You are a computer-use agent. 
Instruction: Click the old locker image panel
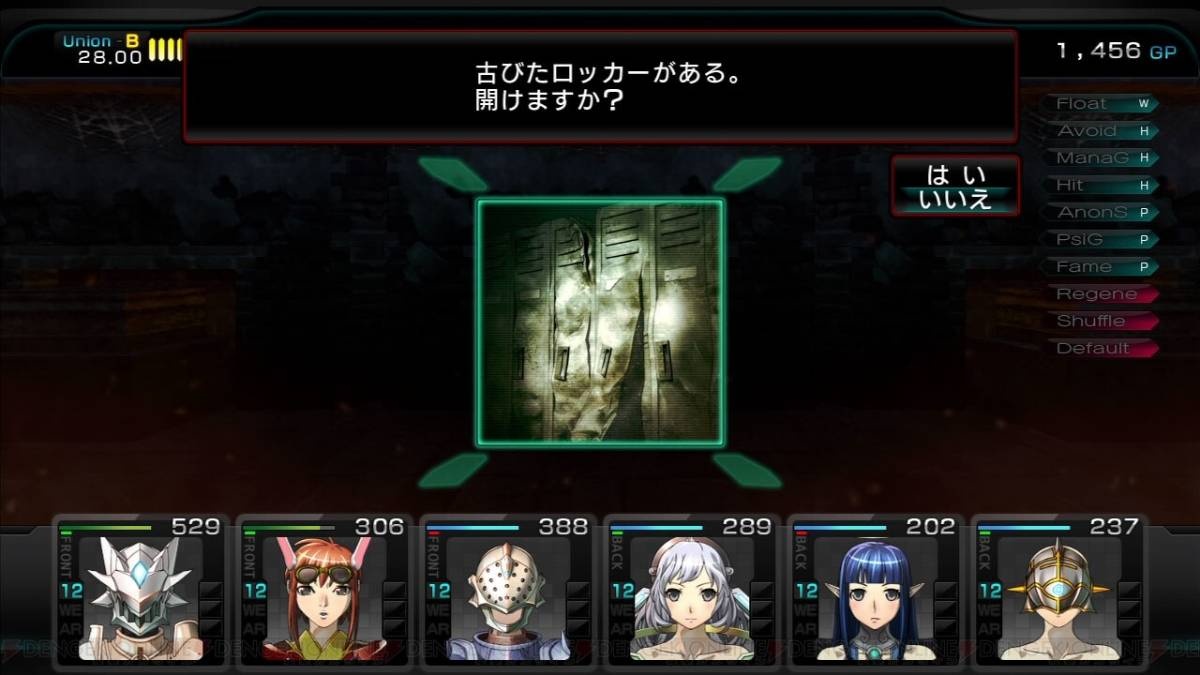pyautogui.click(x=600, y=321)
